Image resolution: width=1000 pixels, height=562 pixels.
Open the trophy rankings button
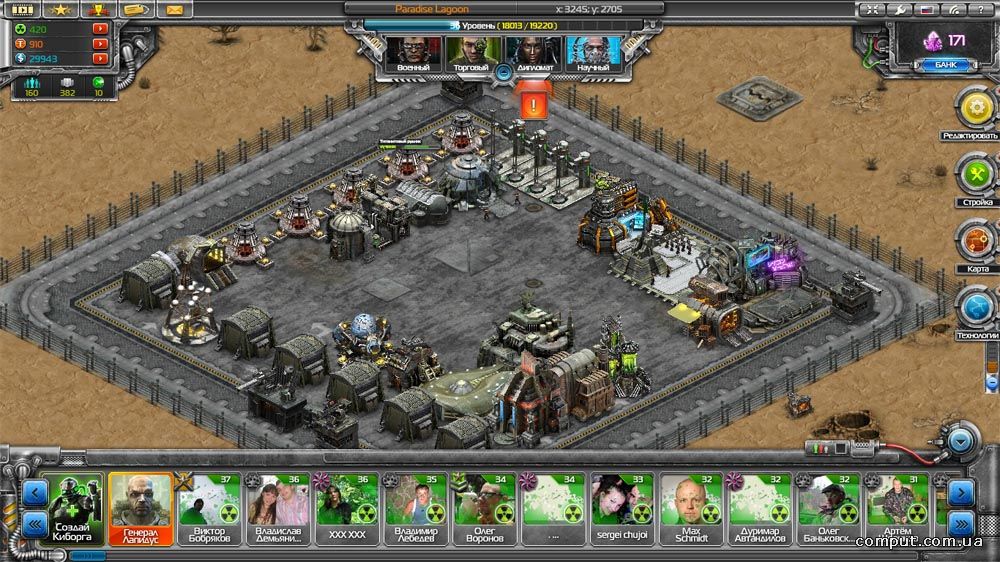pos(97,10)
